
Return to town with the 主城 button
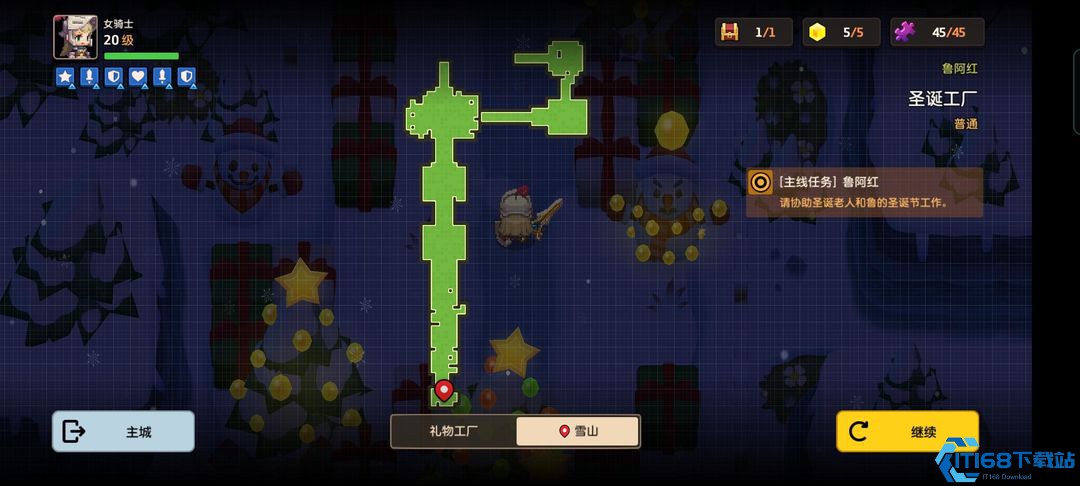coord(123,432)
